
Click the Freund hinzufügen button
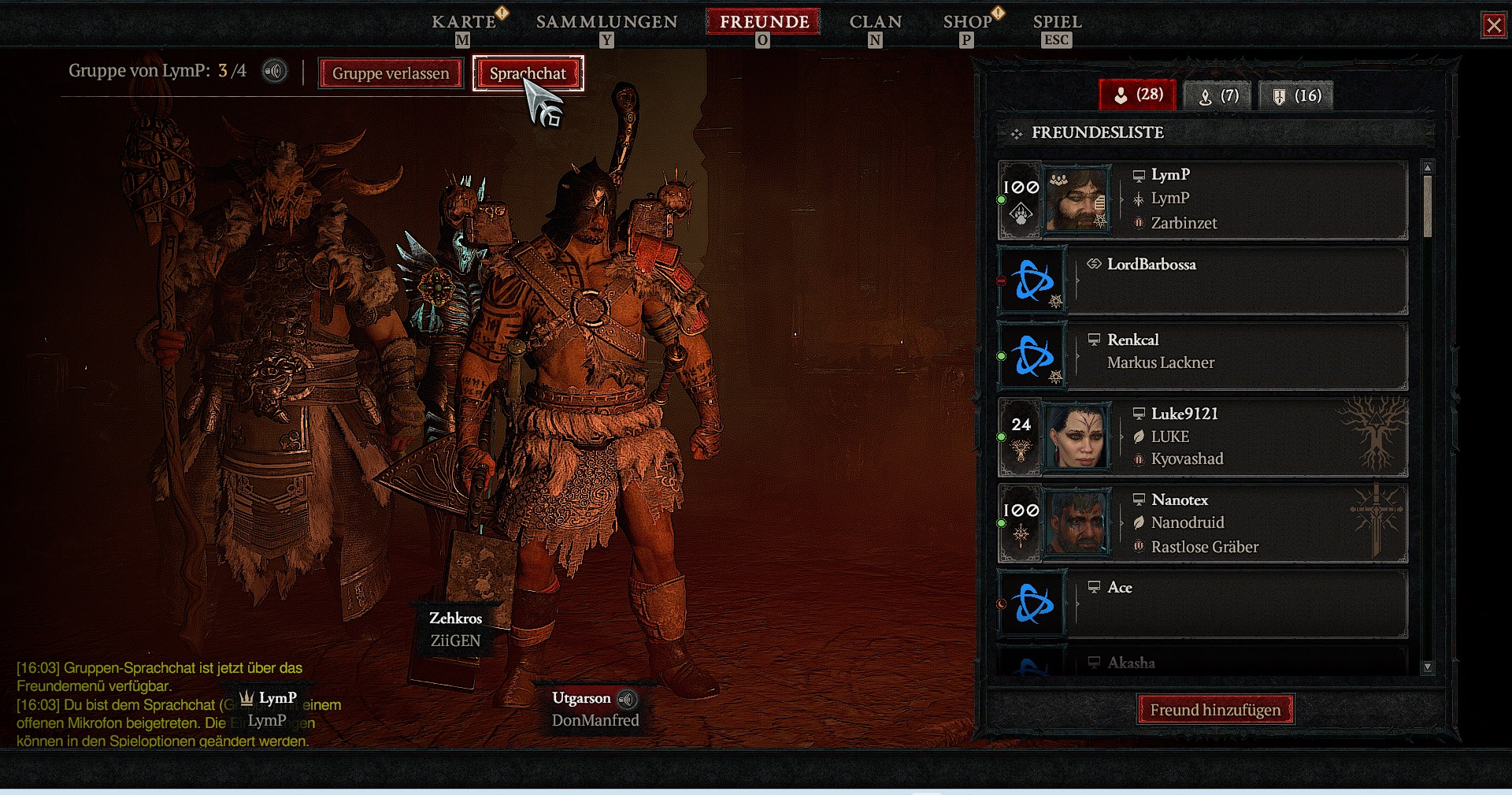click(x=1215, y=710)
